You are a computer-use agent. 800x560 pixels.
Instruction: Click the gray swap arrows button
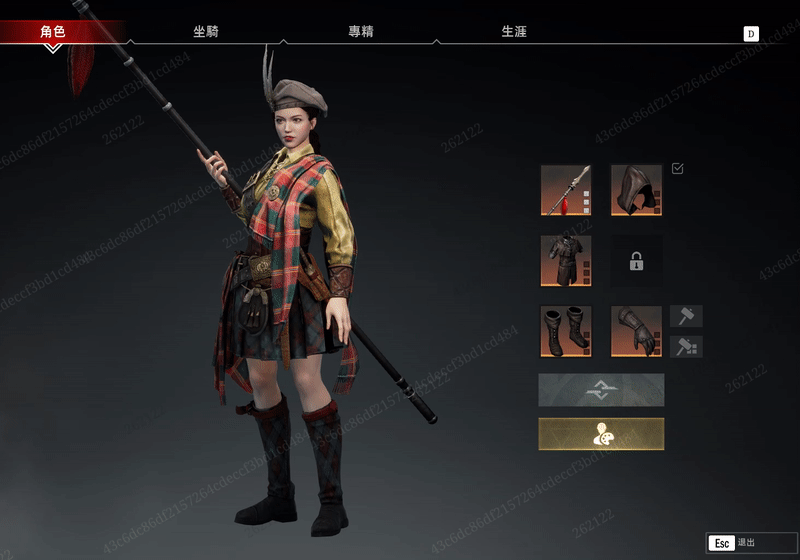(601, 390)
